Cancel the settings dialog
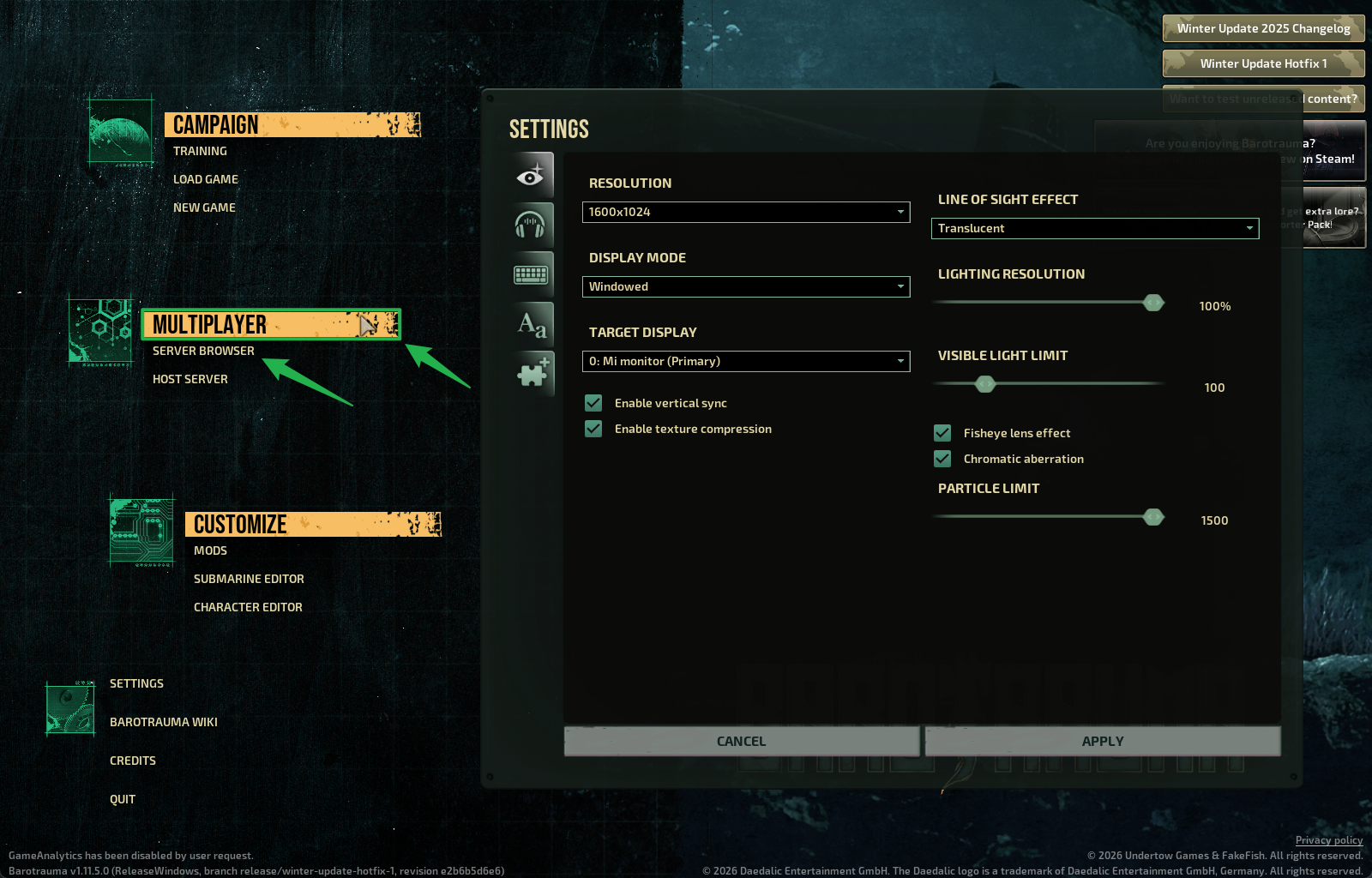 click(x=742, y=741)
